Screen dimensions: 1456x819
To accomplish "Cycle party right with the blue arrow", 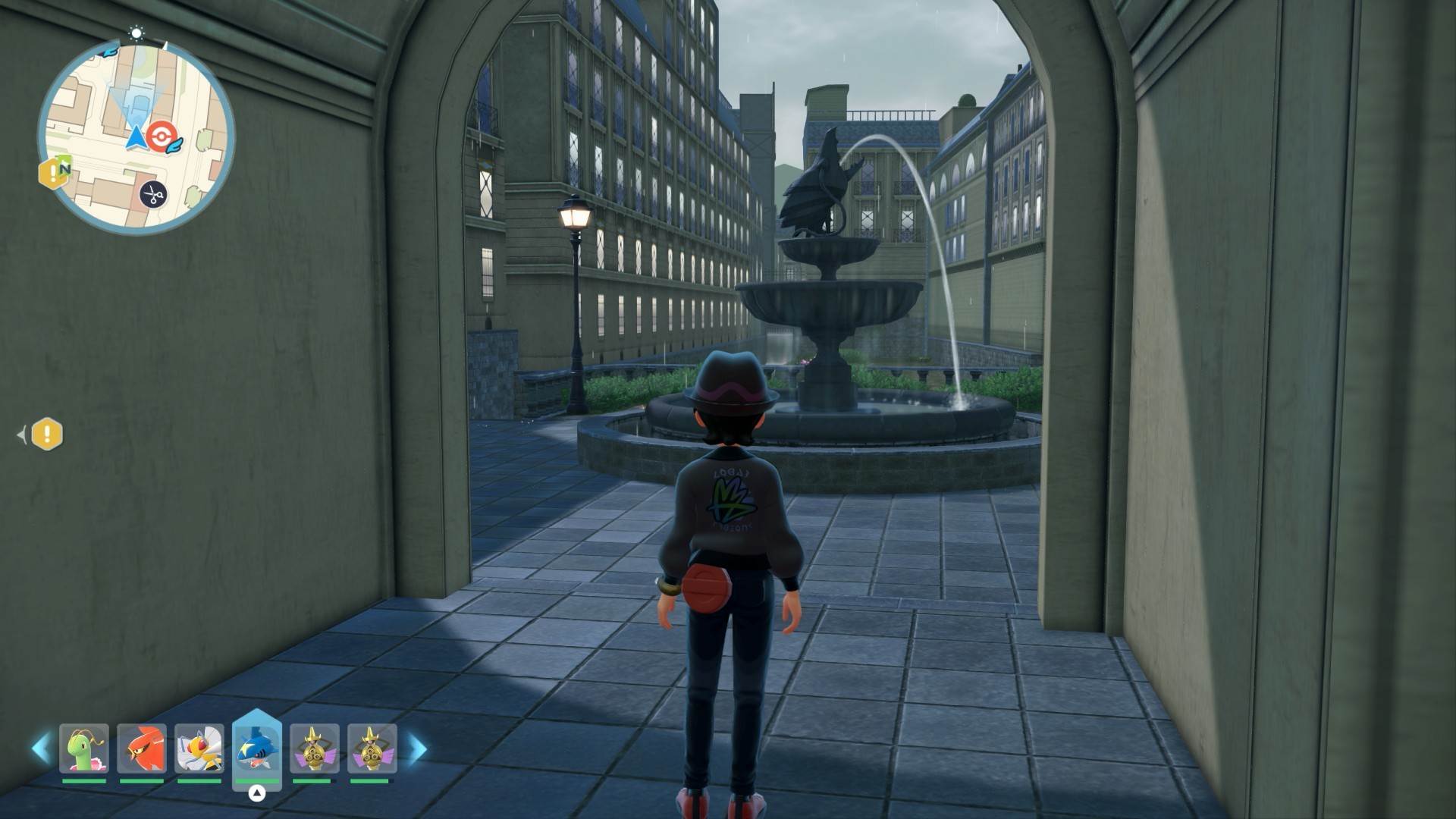I will [417, 748].
